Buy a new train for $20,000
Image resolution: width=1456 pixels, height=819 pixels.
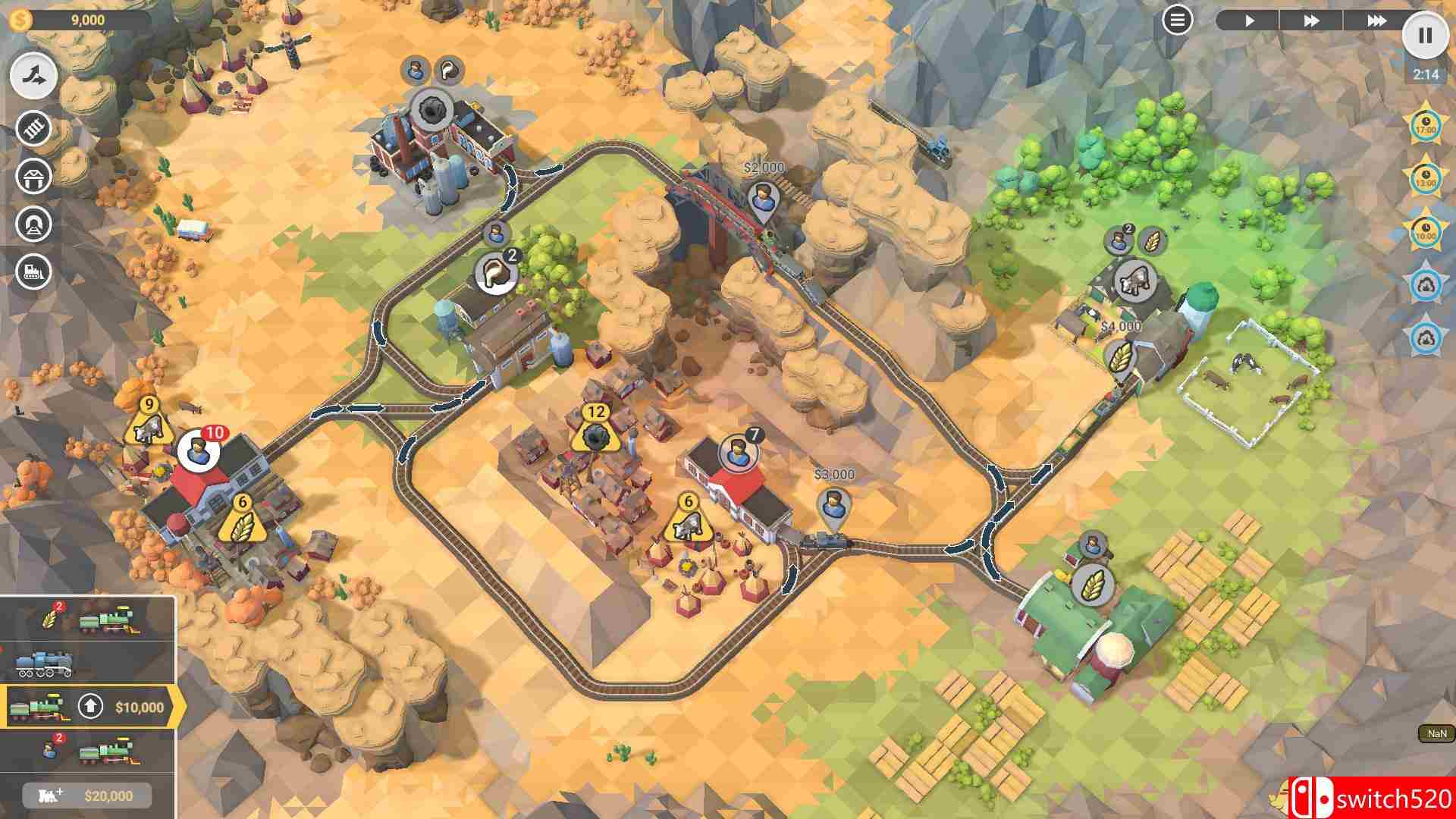(x=88, y=795)
